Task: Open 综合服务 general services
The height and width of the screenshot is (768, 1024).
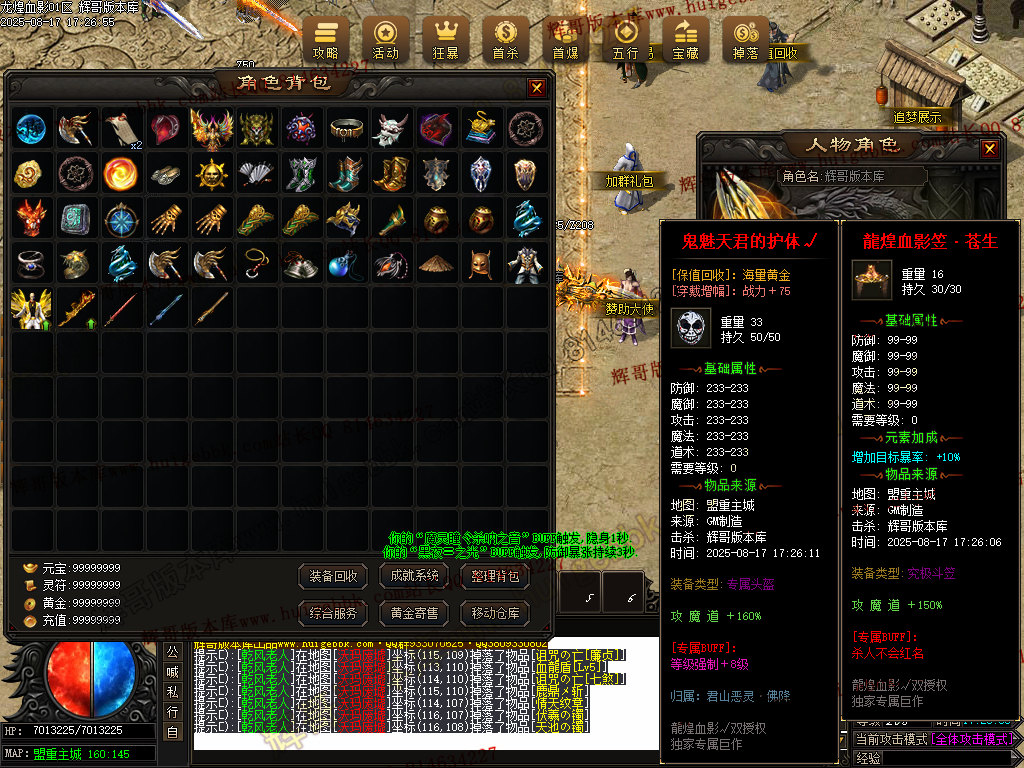Action: pos(334,612)
